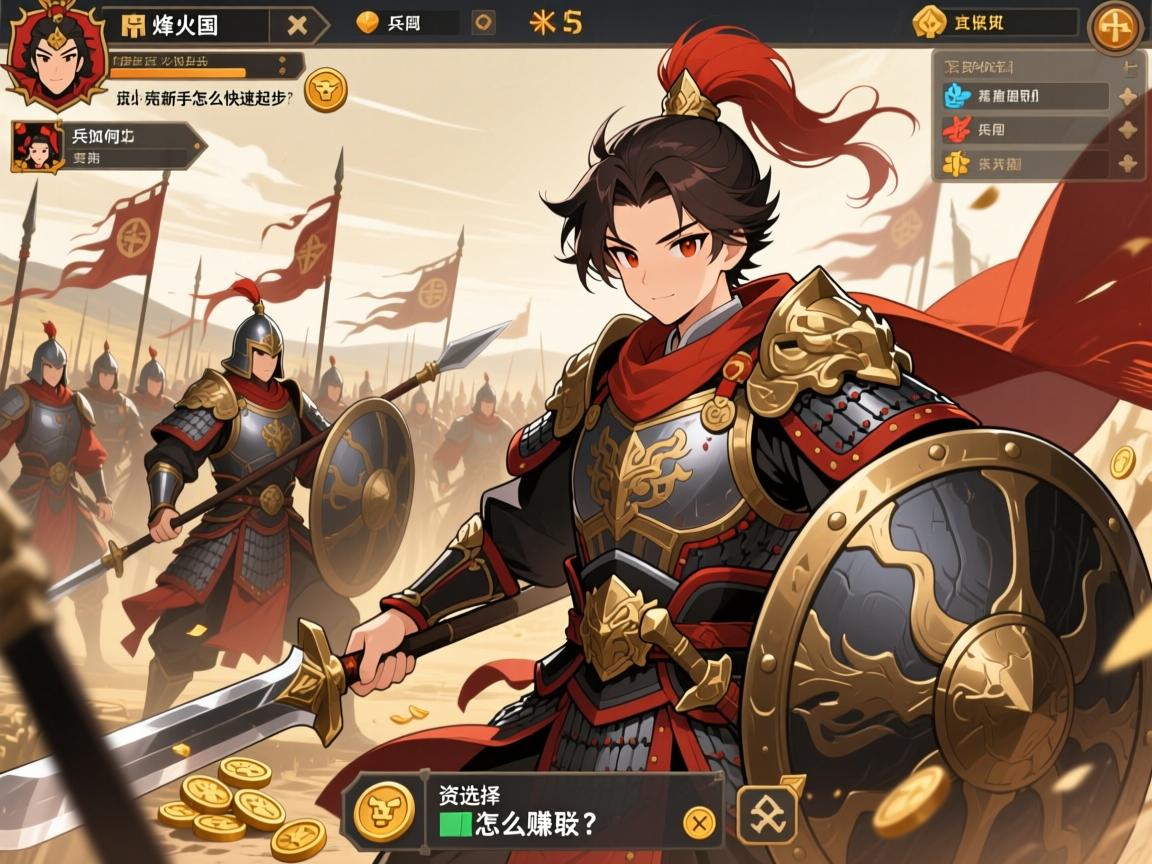Image resolution: width=1152 pixels, height=864 pixels.
Task: Click the lion coin icon on the bottom dialogue
Action: pyautogui.click(x=384, y=810)
